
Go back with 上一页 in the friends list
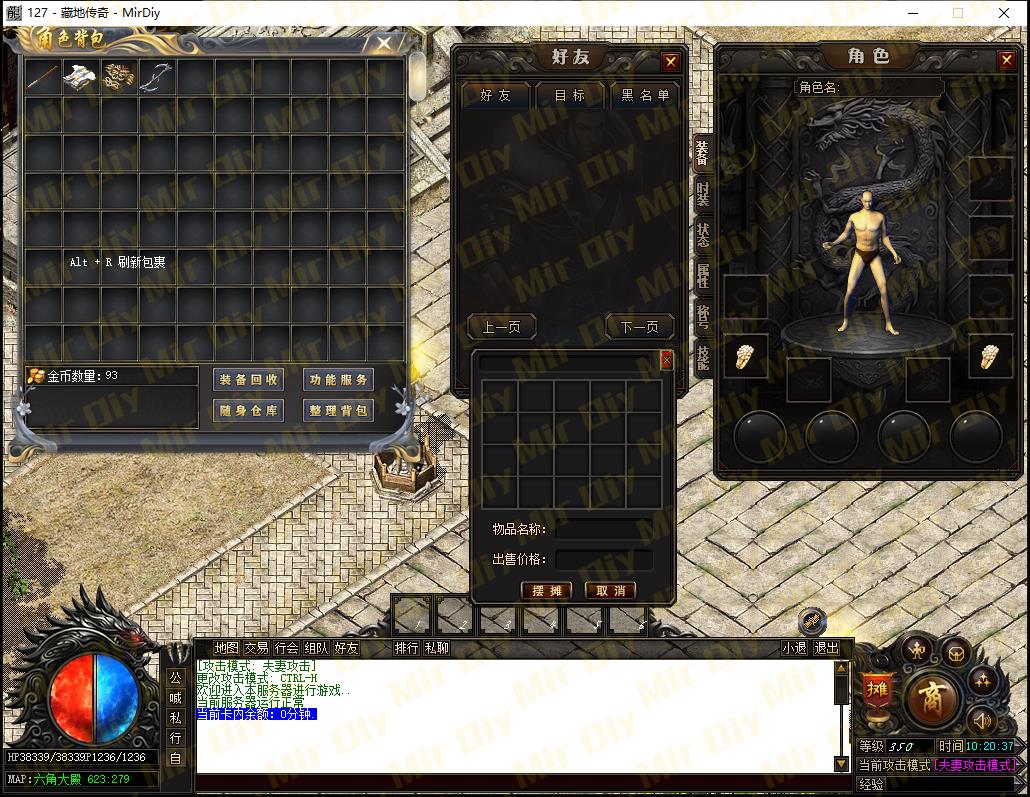click(501, 327)
